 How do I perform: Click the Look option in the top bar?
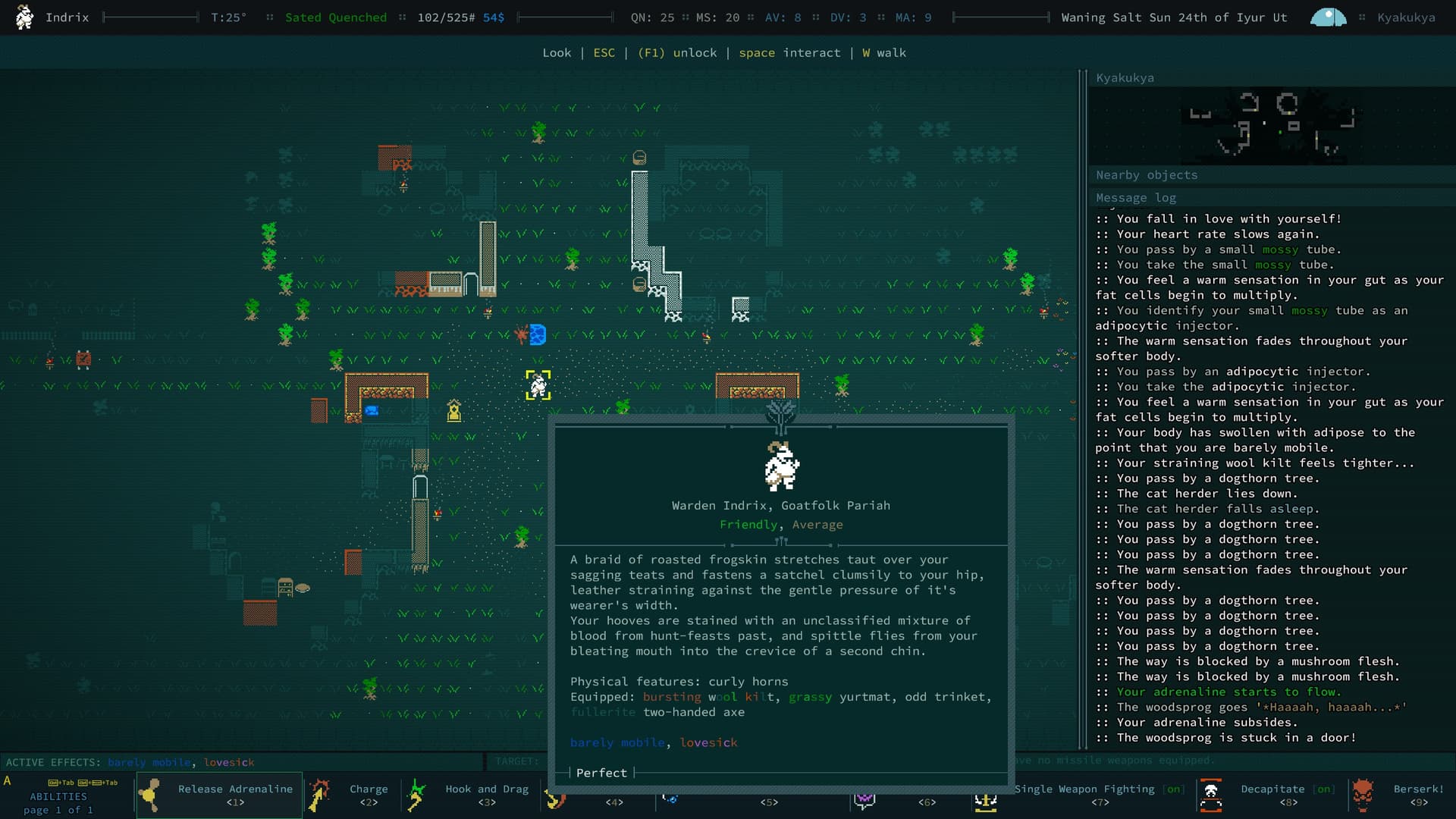tap(557, 53)
